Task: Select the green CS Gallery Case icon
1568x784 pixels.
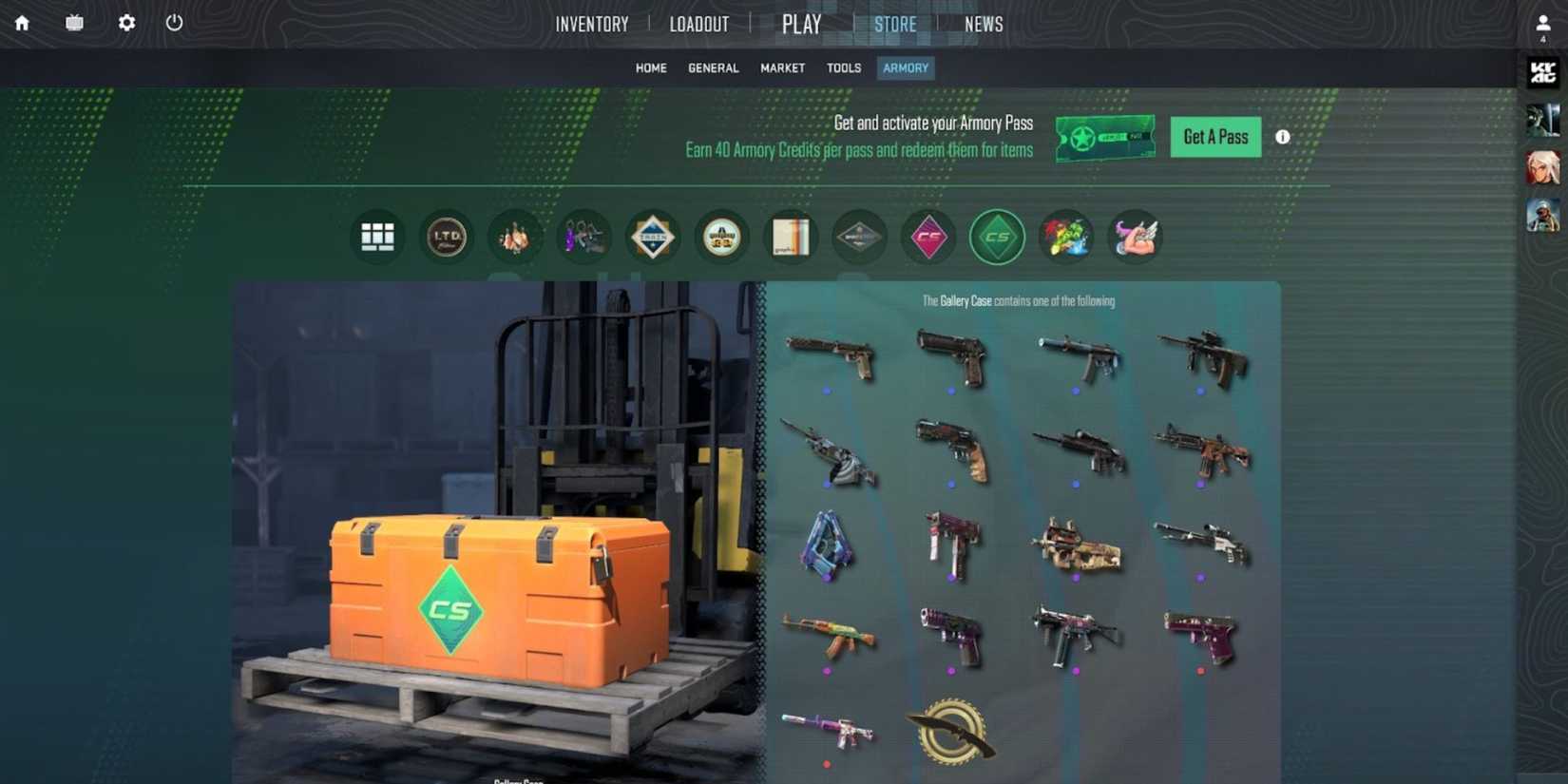Action: coord(997,237)
